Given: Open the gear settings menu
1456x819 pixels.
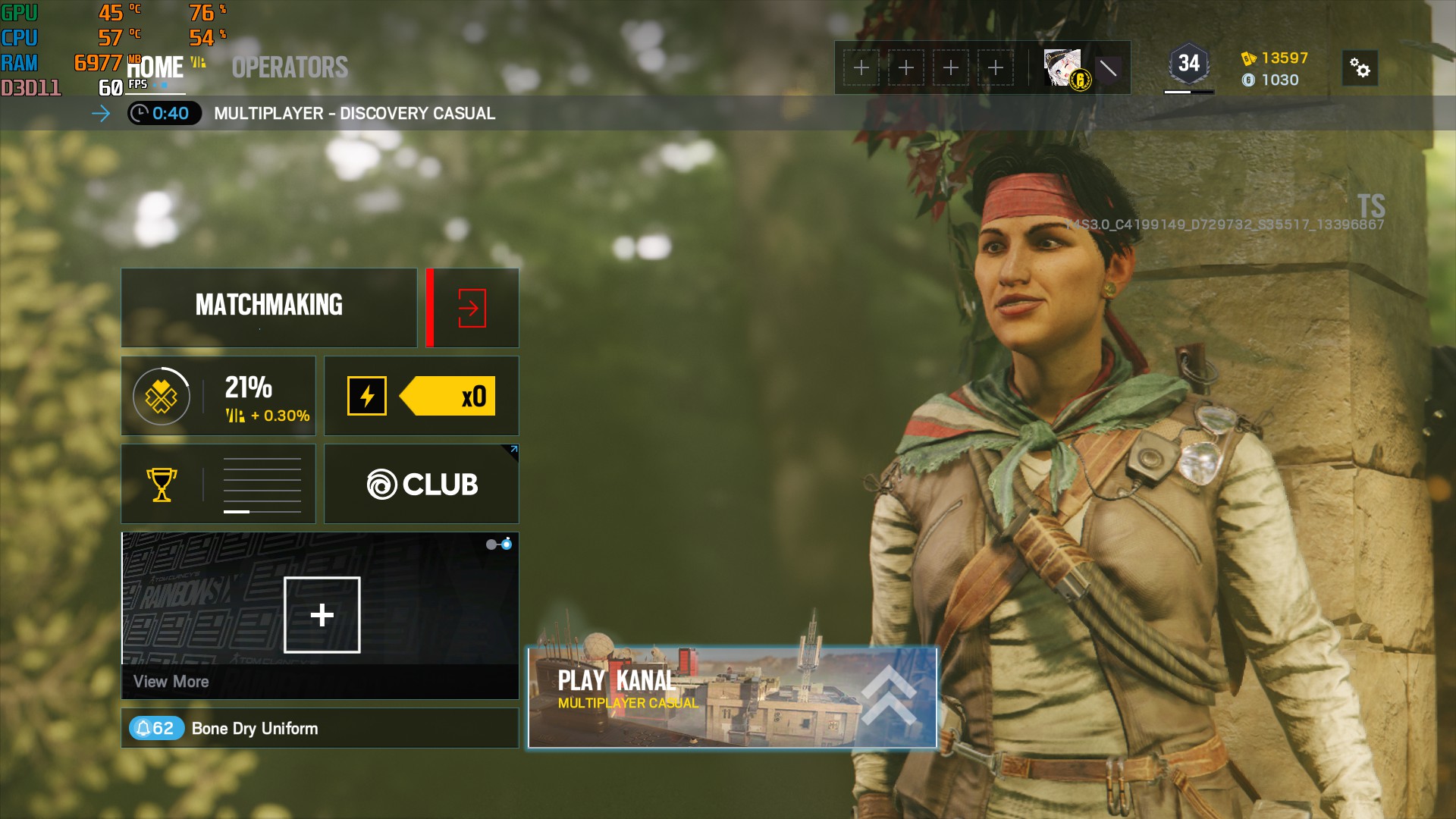Looking at the screenshot, I should 1360,69.
